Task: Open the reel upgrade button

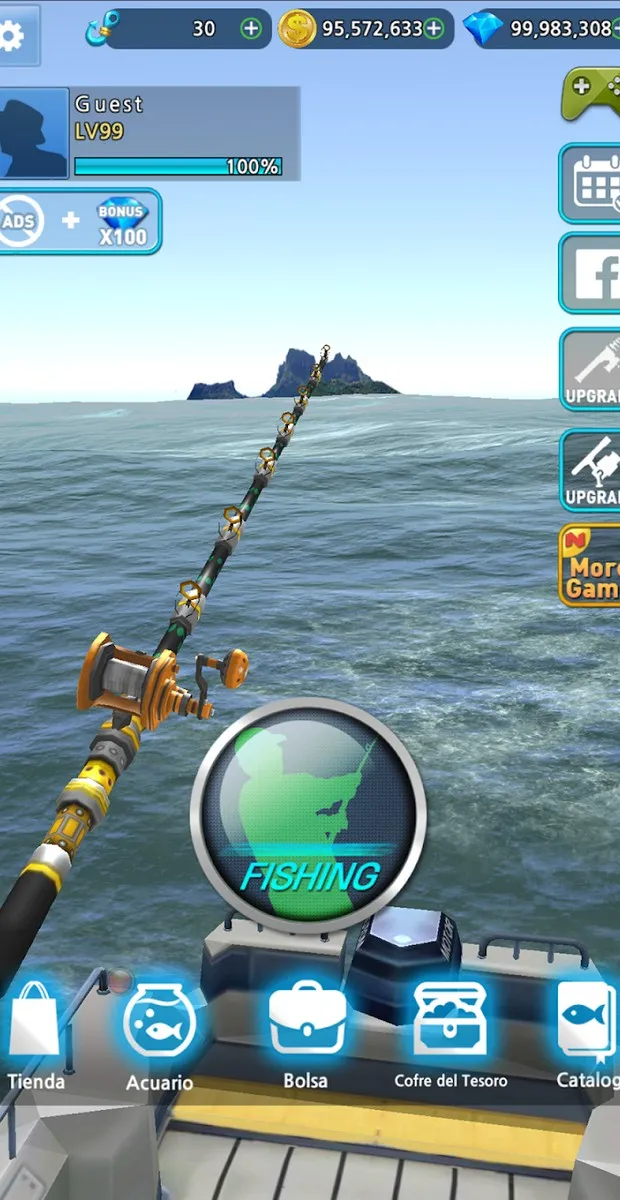Action: click(x=592, y=470)
